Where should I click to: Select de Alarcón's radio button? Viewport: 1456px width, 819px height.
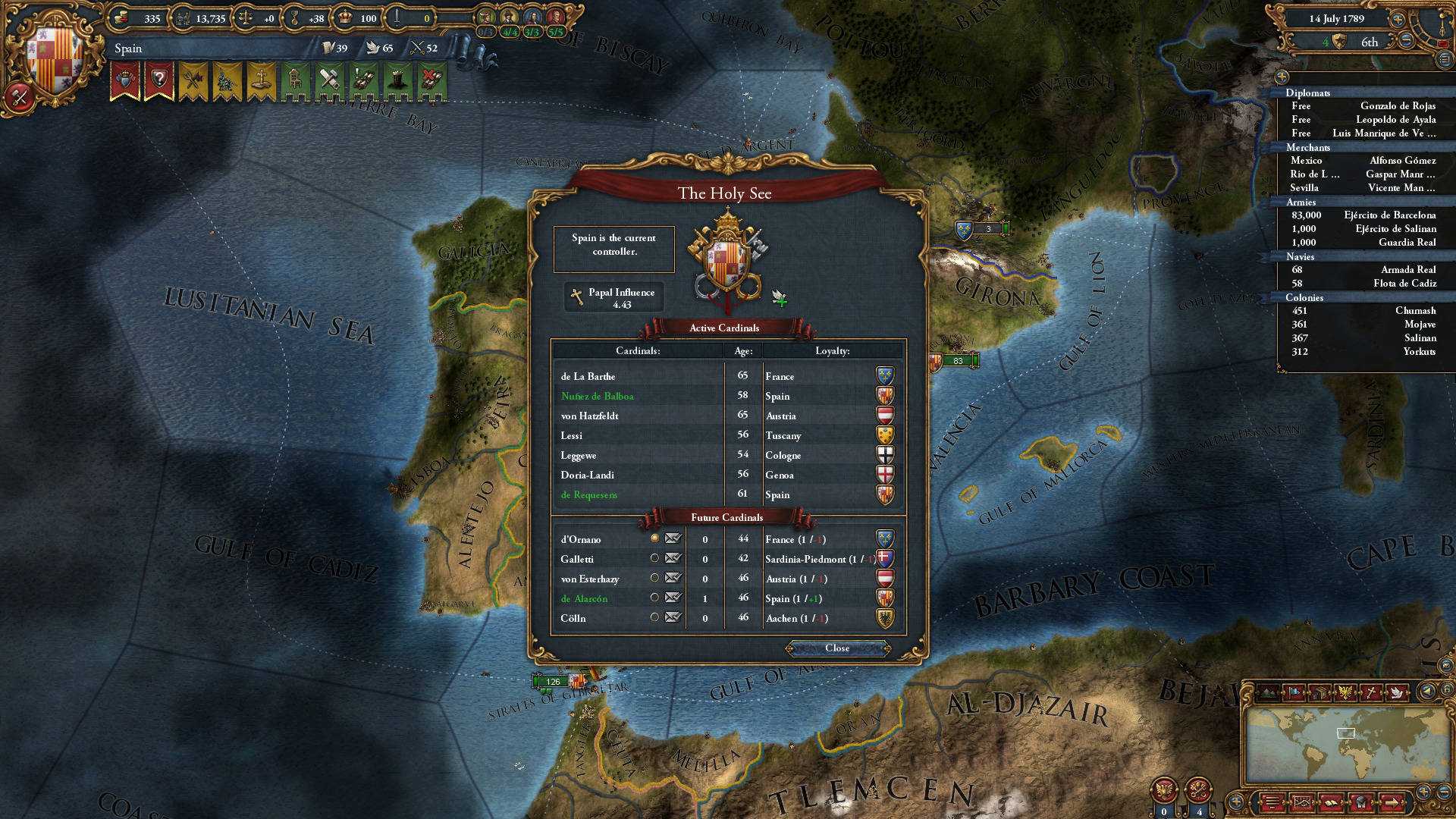tap(656, 598)
